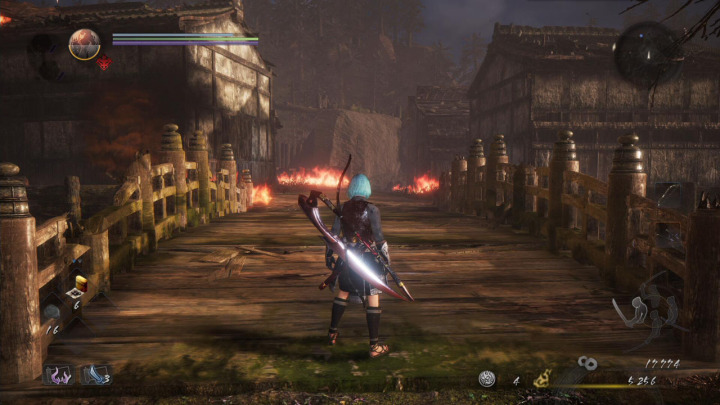720x405 pixels.
Task: Open the circular radar minimap
Action: [647, 53]
